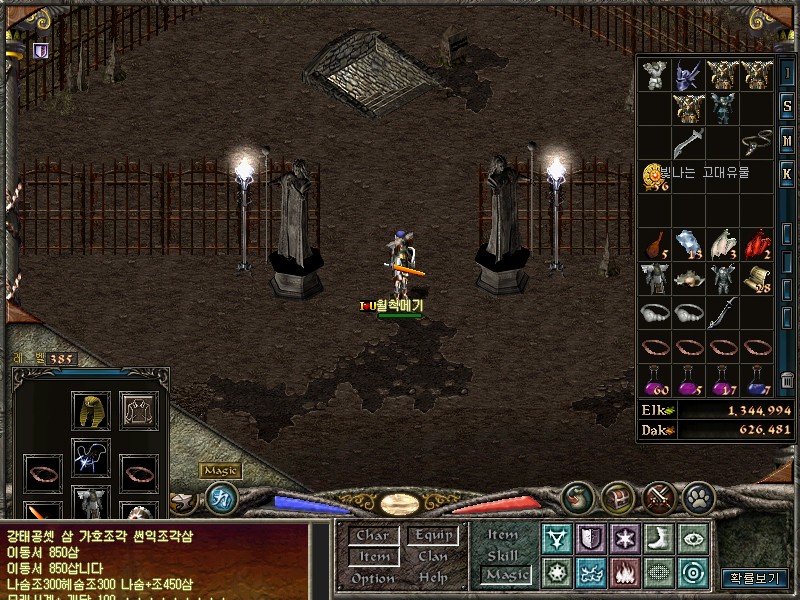Open the Equip panel
This screenshot has width=800, height=600.
point(434,535)
